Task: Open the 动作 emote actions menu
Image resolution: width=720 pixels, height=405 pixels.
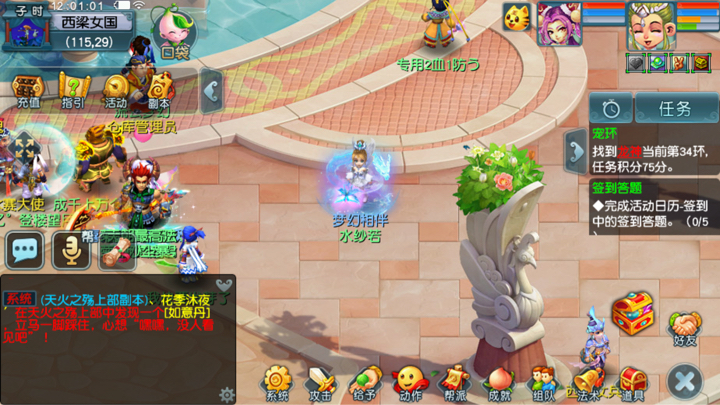Action: click(409, 383)
